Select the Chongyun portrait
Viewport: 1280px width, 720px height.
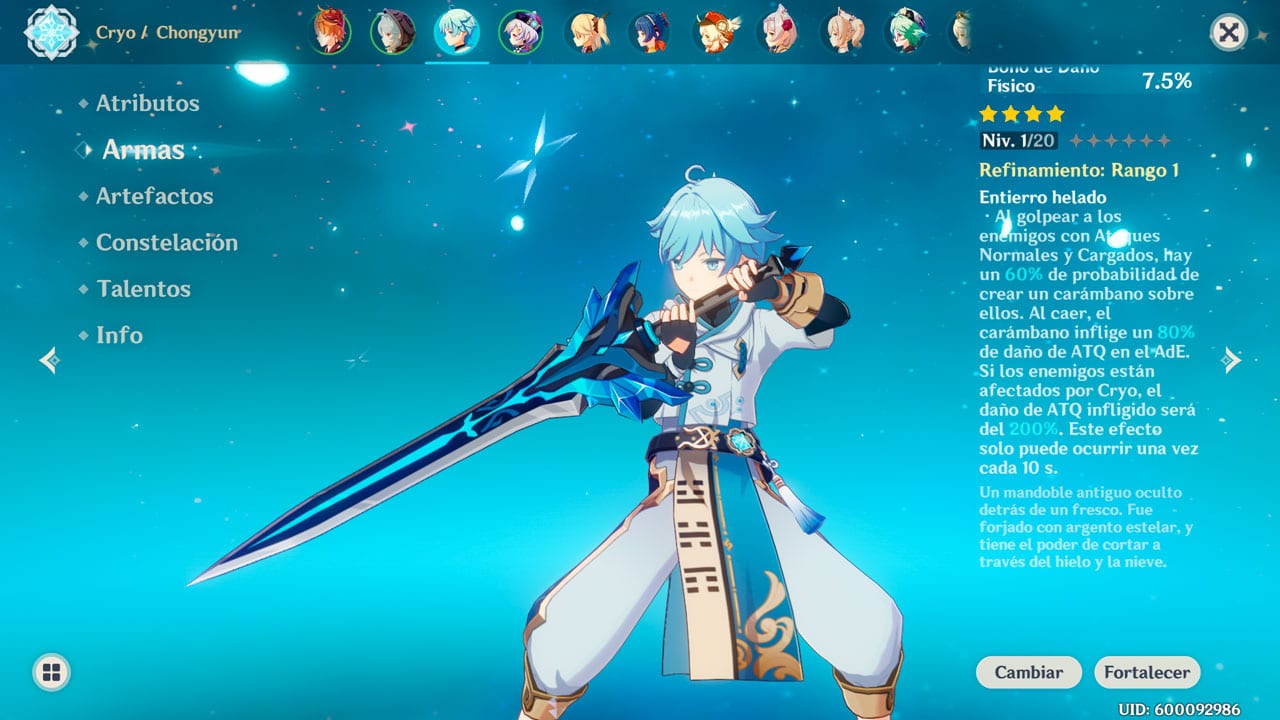(x=456, y=32)
